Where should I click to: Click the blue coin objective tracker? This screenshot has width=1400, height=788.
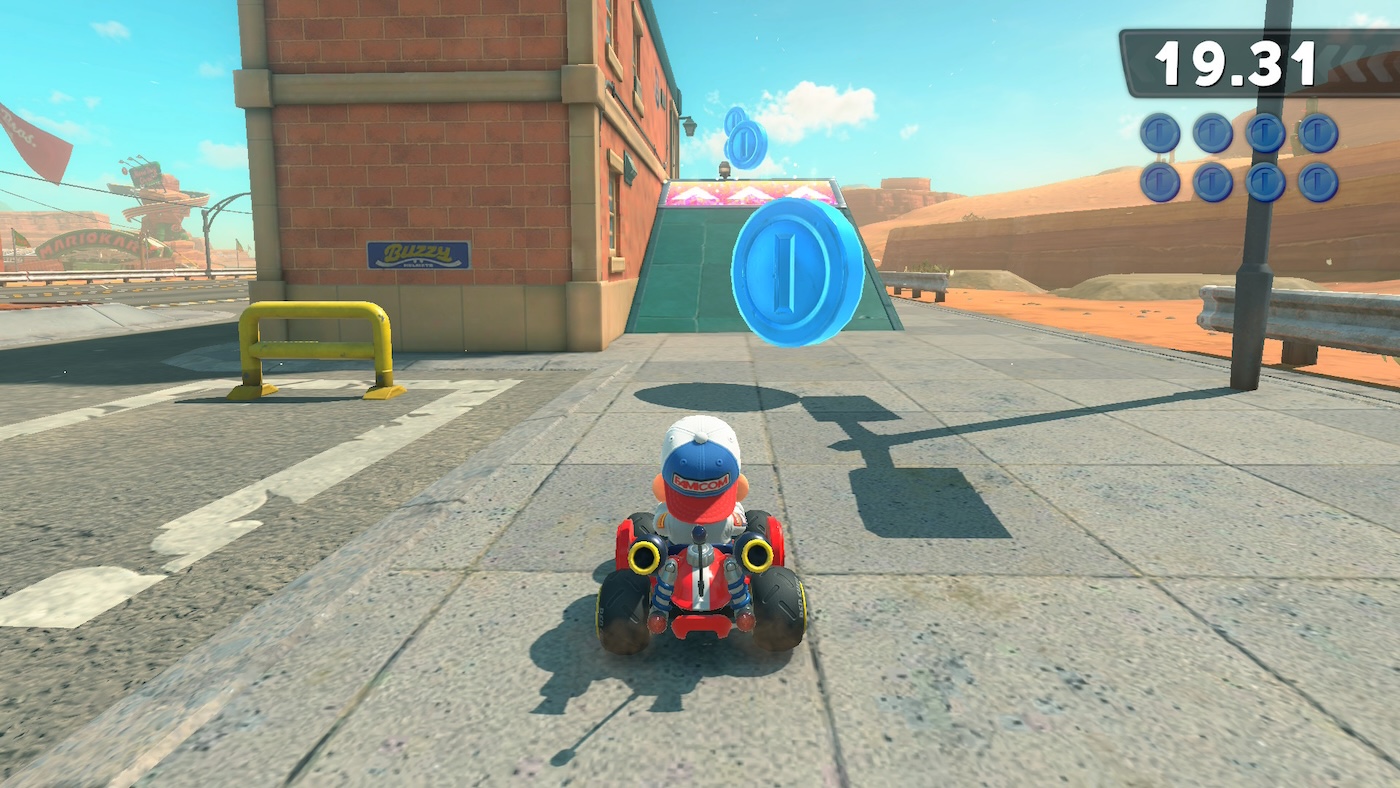1238,158
